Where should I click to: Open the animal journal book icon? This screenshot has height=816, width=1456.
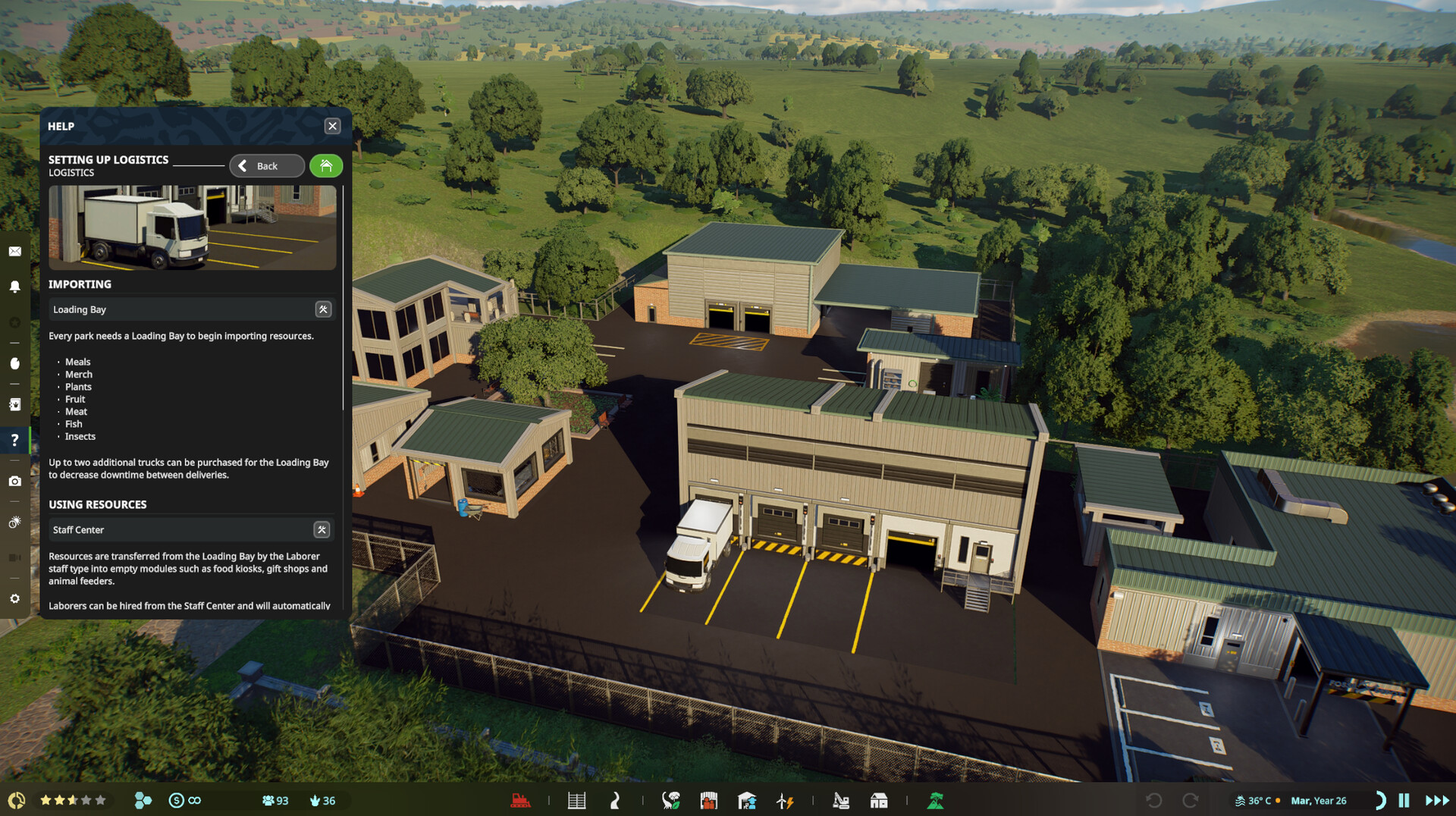tap(14, 404)
